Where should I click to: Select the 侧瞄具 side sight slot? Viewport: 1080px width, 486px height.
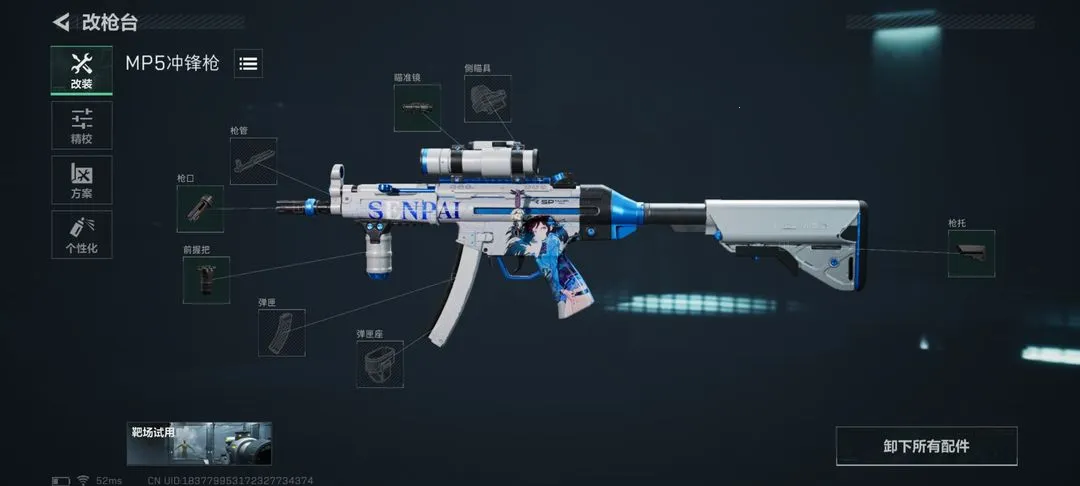pos(487,100)
